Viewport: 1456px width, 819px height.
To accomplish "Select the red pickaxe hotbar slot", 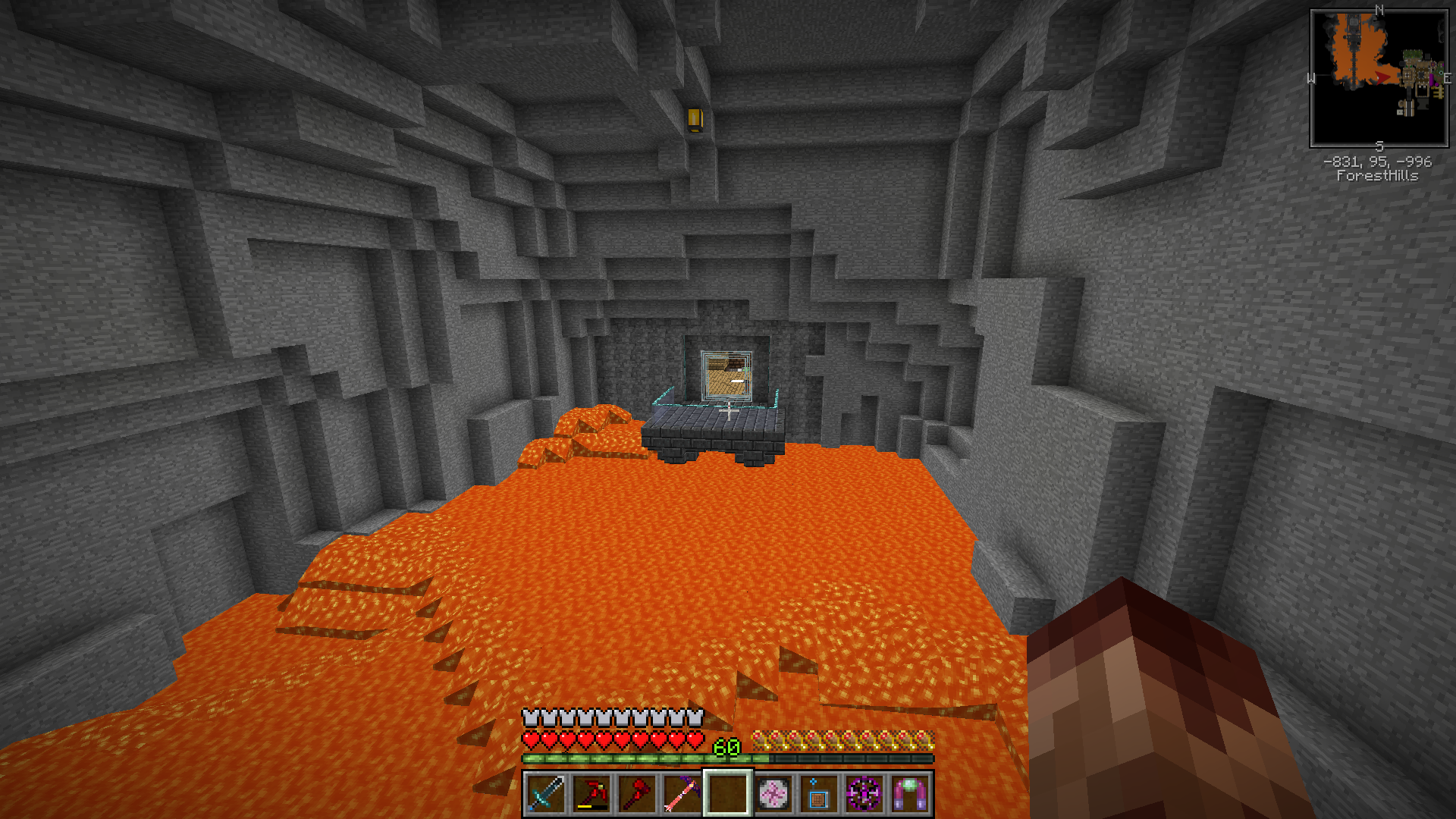I will (591, 794).
